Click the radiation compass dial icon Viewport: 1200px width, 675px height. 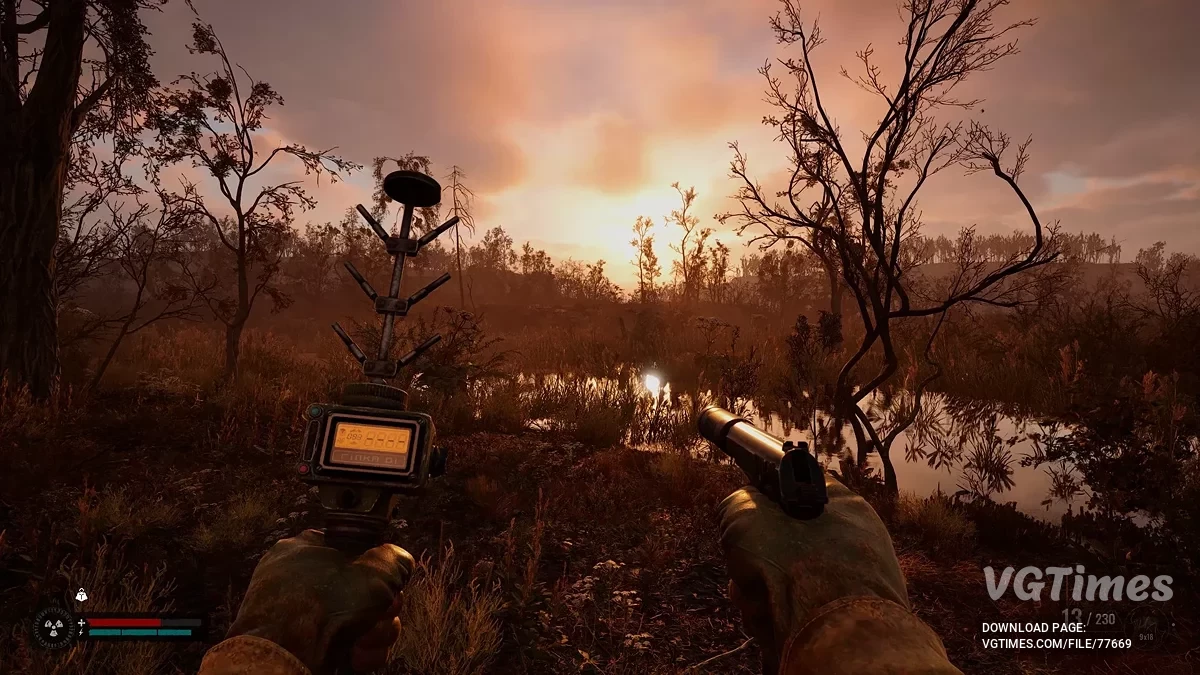coord(54,627)
